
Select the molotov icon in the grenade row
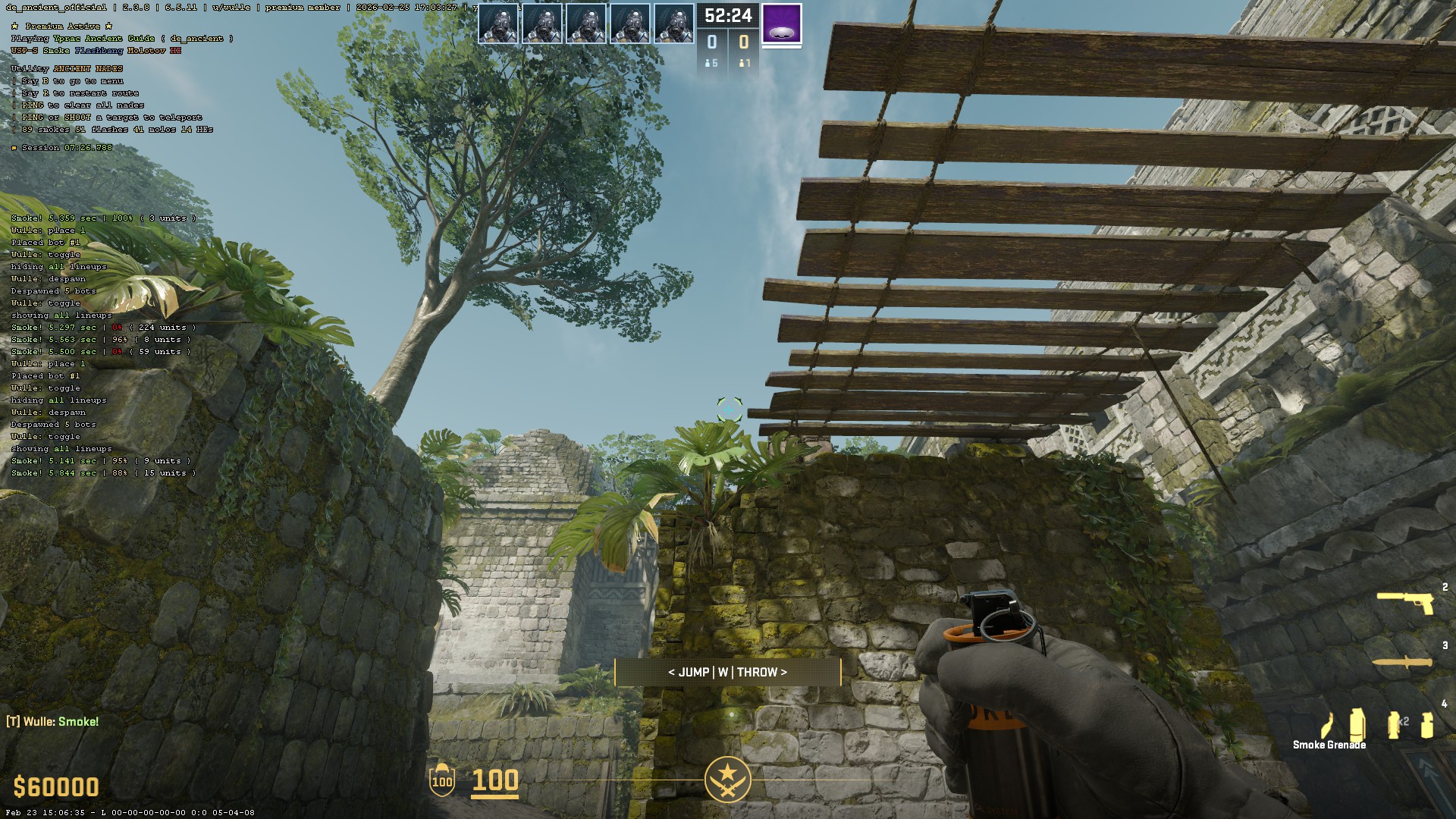pos(1326,725)
